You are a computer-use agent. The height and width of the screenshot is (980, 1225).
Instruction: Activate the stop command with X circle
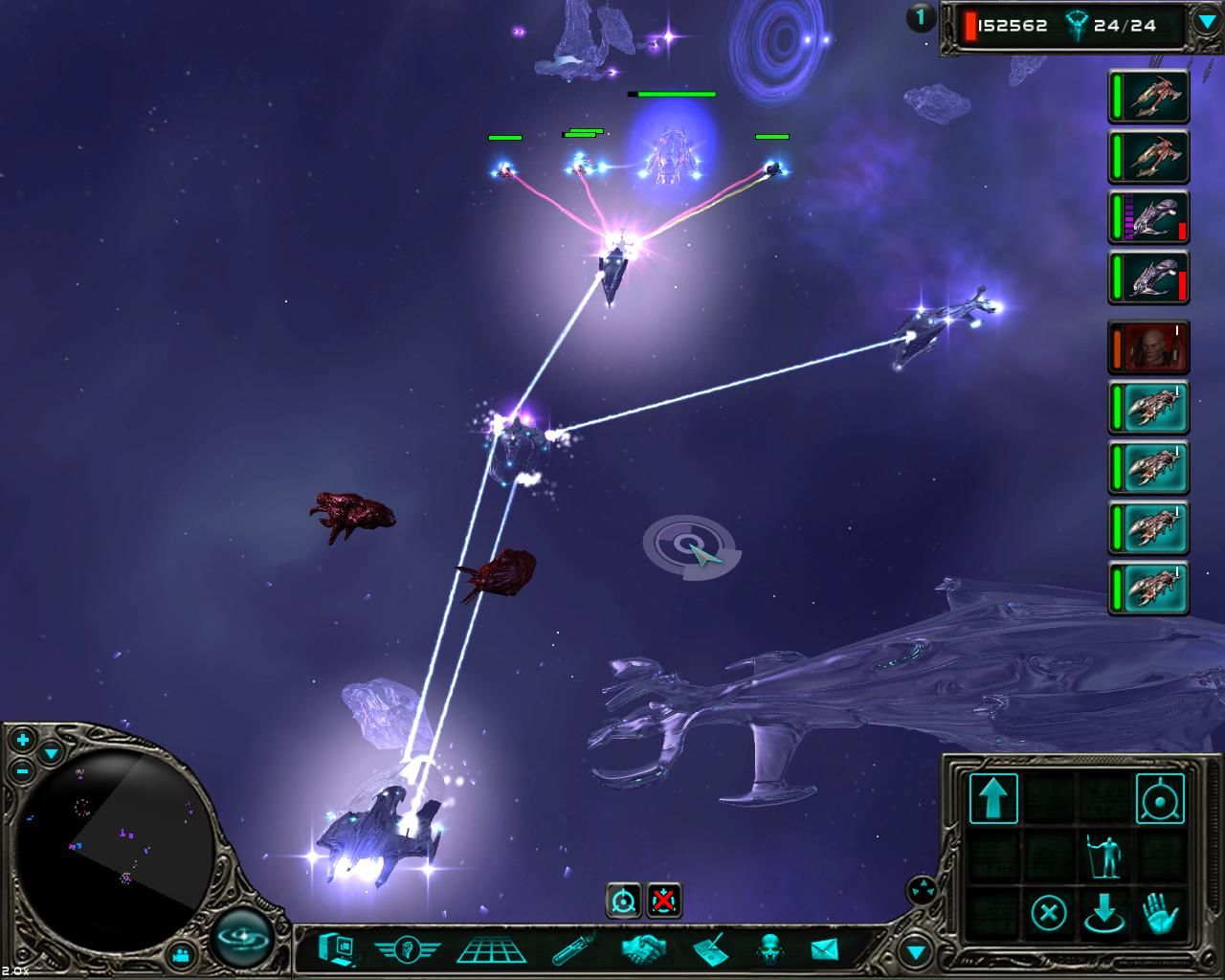[x=1049, y=912]
